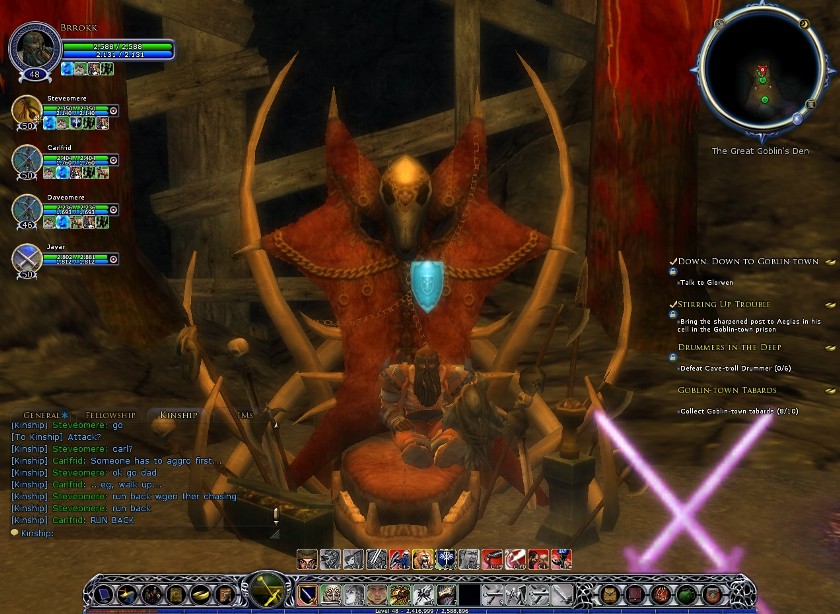
Task: Select Javer's crossed-swords party portrait
Action: pos(26,257)
